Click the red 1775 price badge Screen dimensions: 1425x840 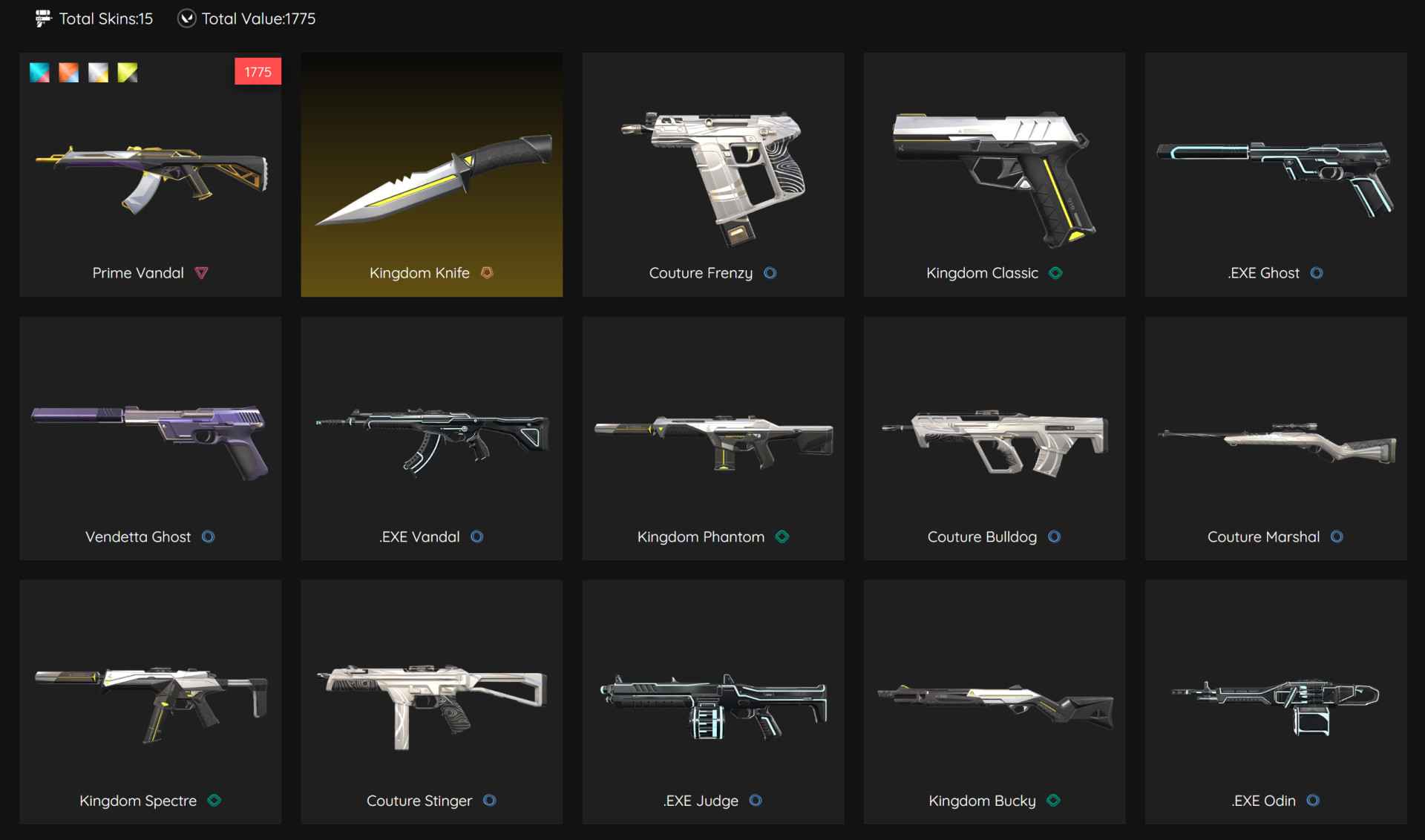pos(258,71)
